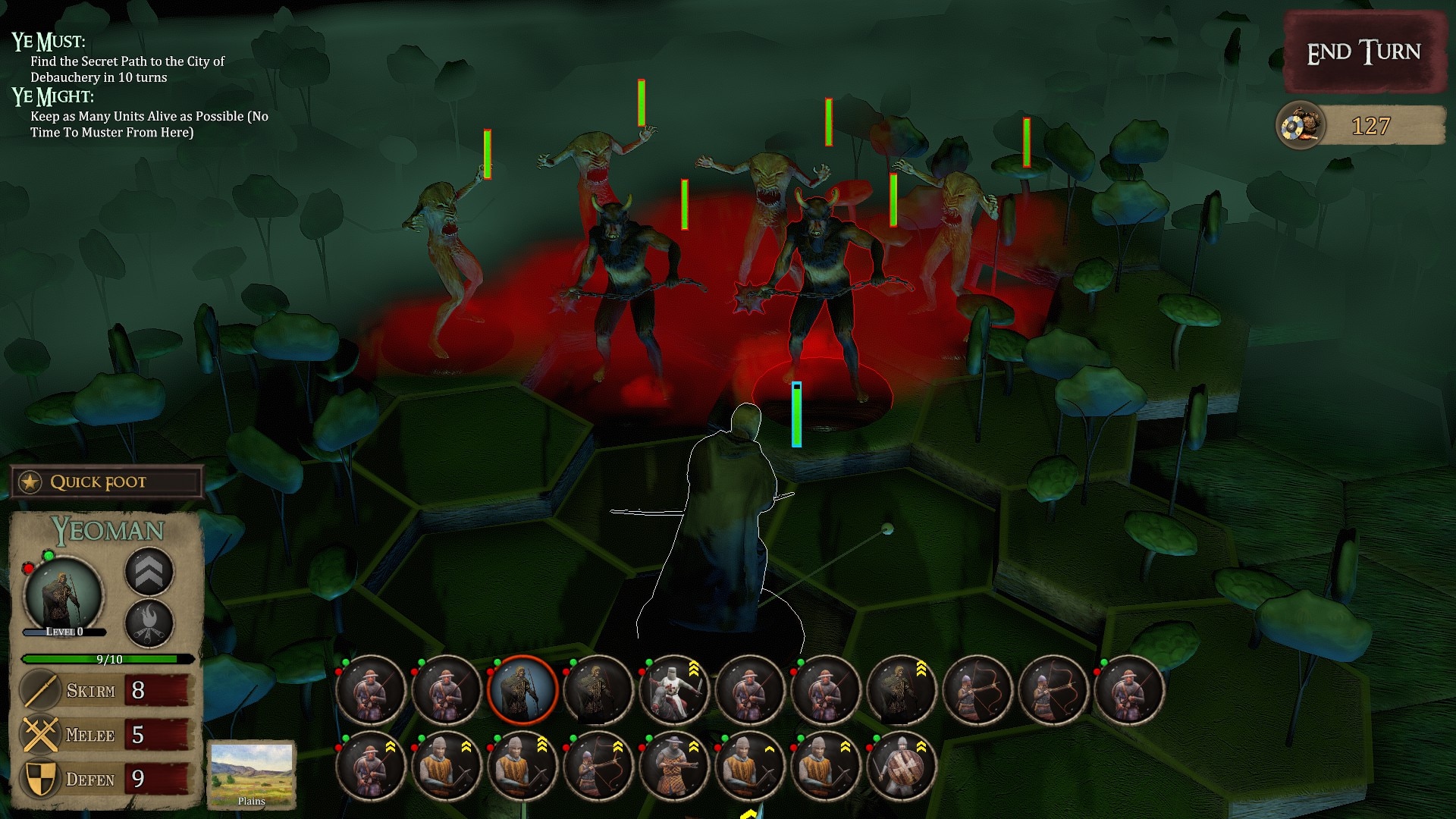
Task: Select the bottom-row archer unit
Action: pyautogui.click(x=598, y=766)
